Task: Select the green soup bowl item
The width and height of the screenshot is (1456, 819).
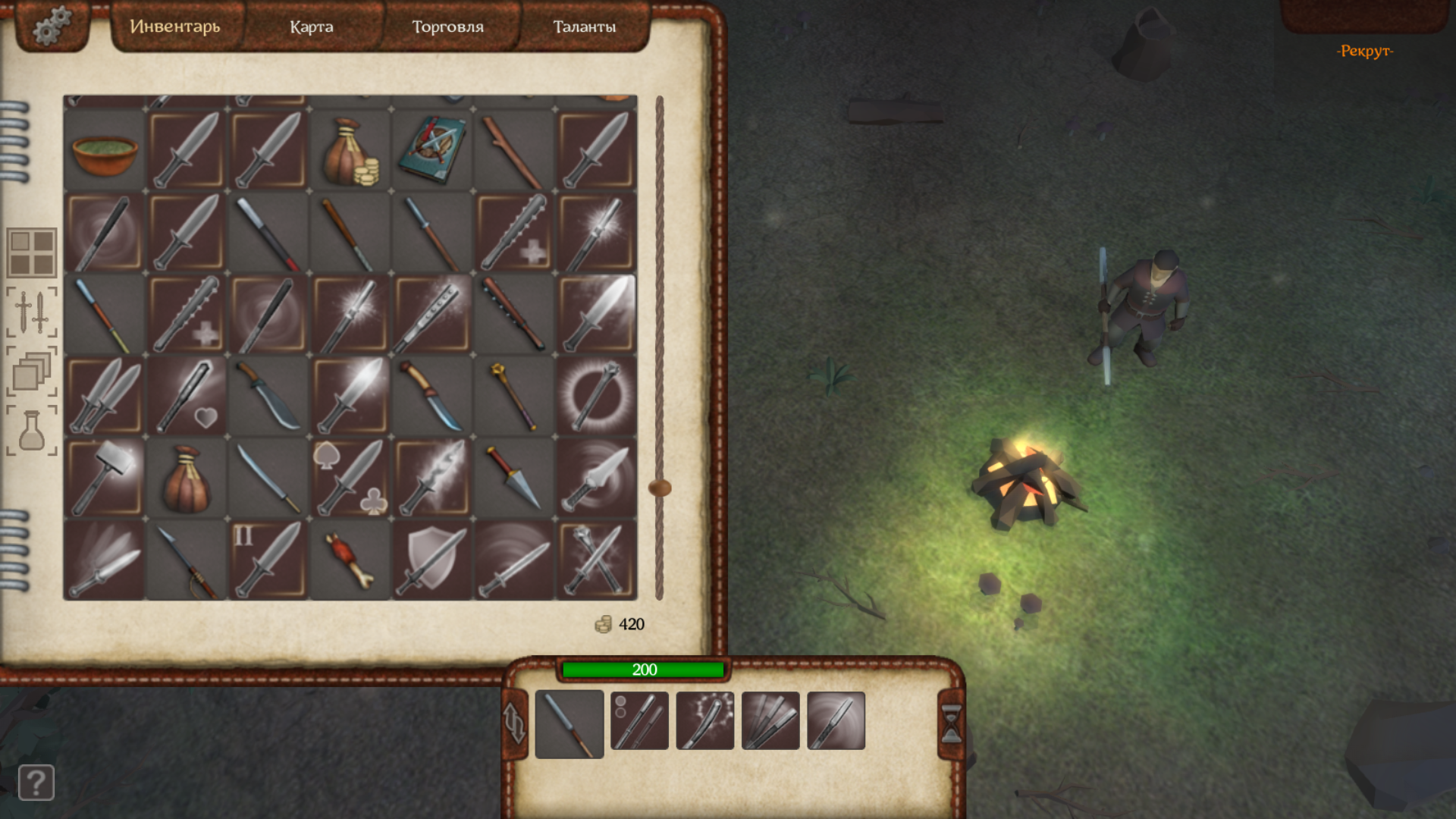Action: [105, 152]
